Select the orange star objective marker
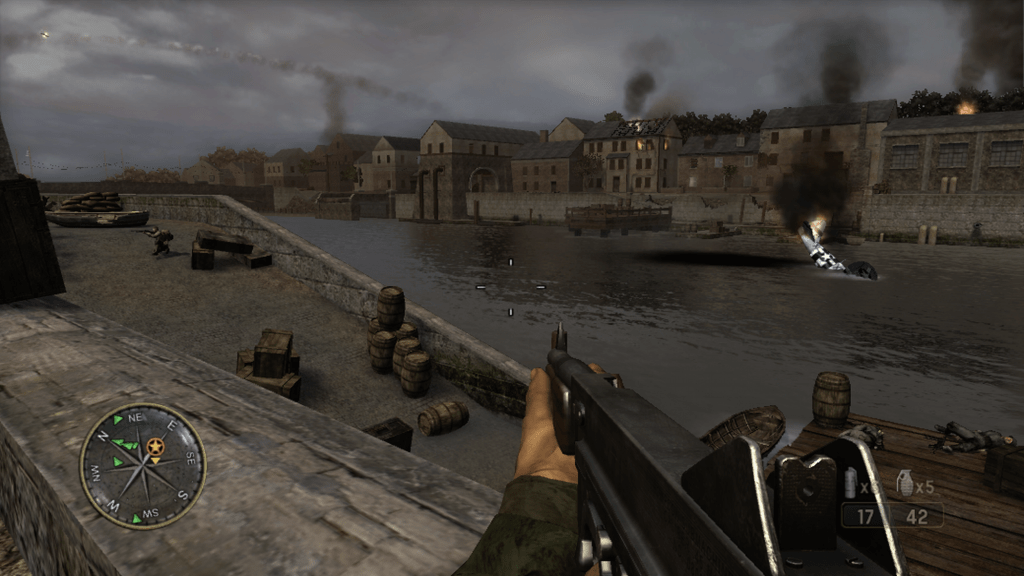The height and width of the screenshot is (576, 1024). pos(154,446)
